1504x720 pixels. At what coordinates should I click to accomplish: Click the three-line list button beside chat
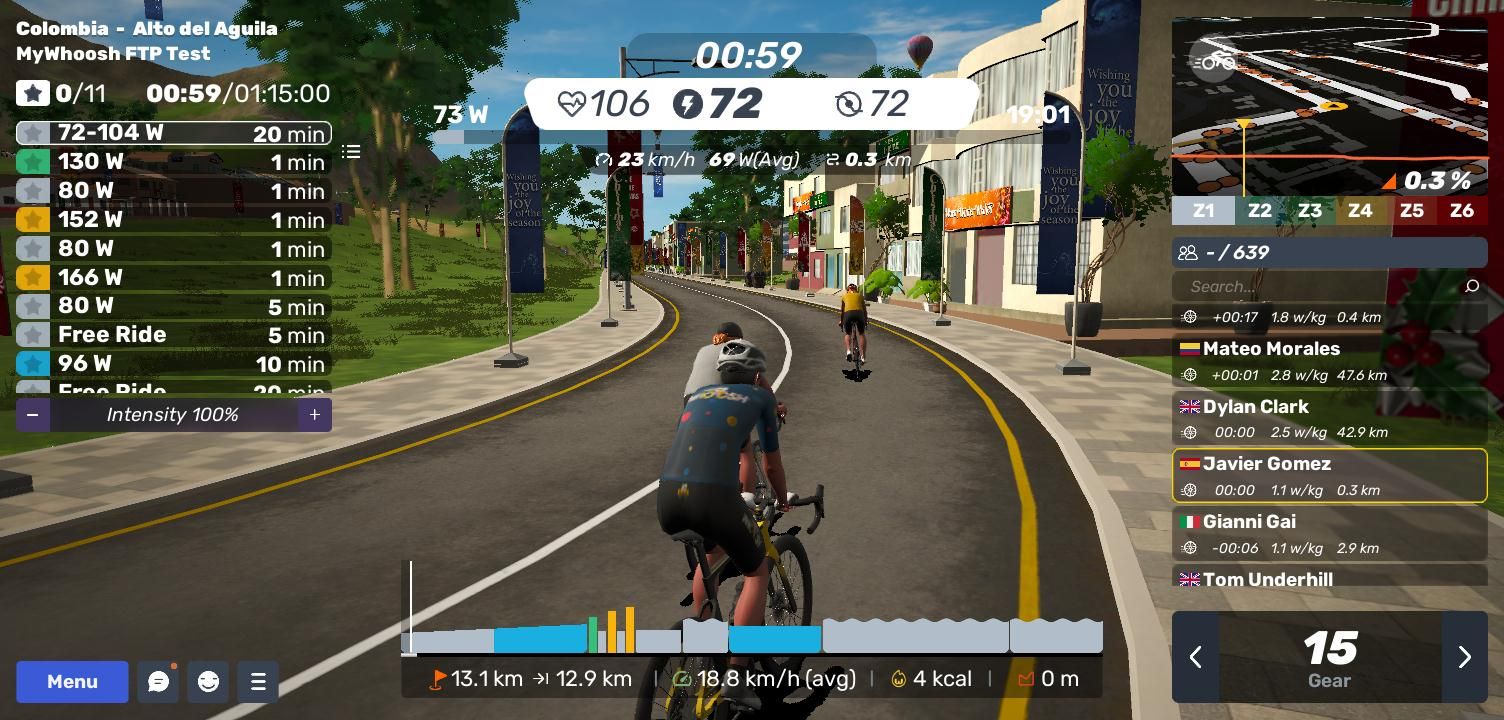[258, 682]
